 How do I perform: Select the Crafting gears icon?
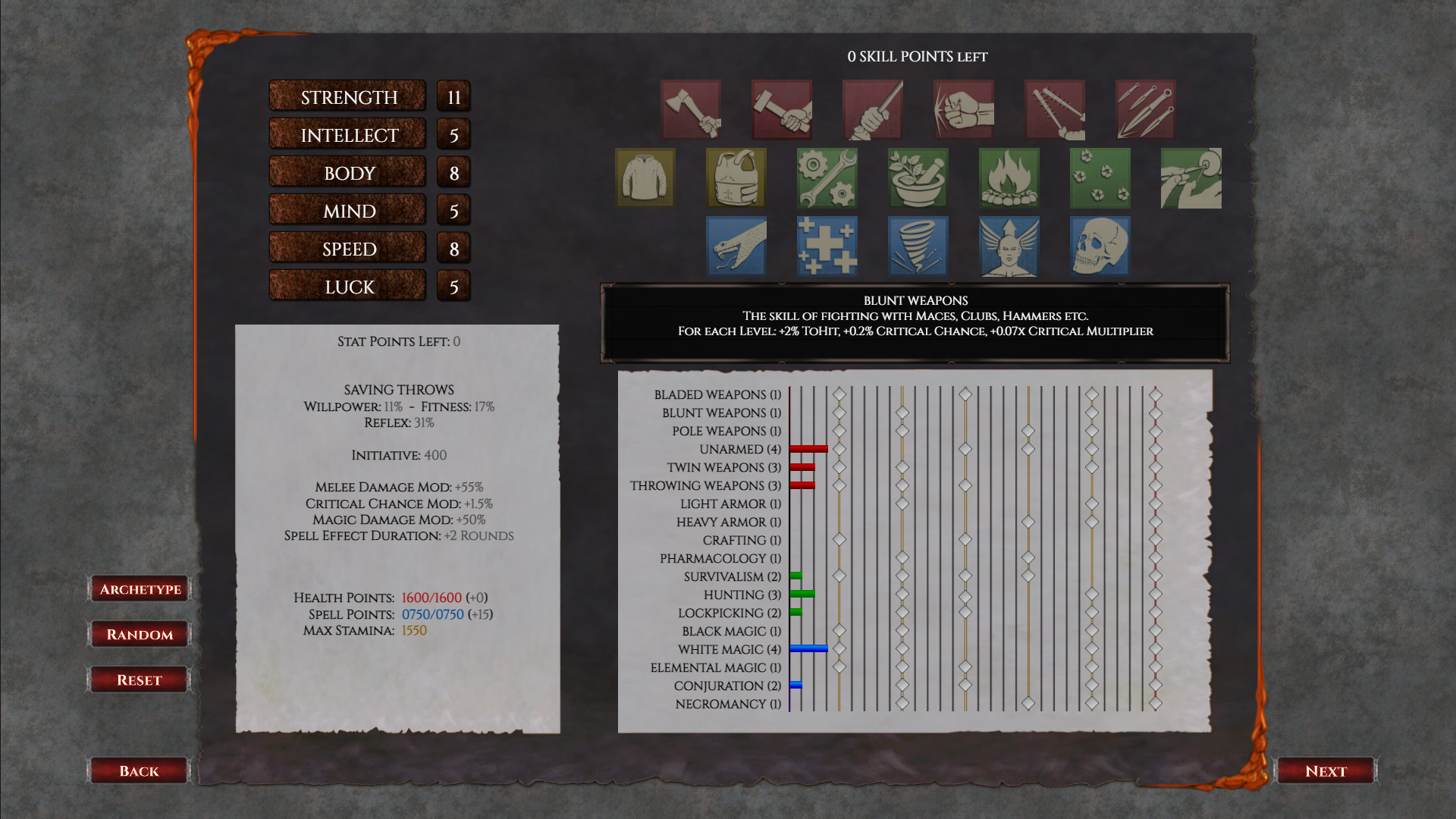click(x=827, y=177)
